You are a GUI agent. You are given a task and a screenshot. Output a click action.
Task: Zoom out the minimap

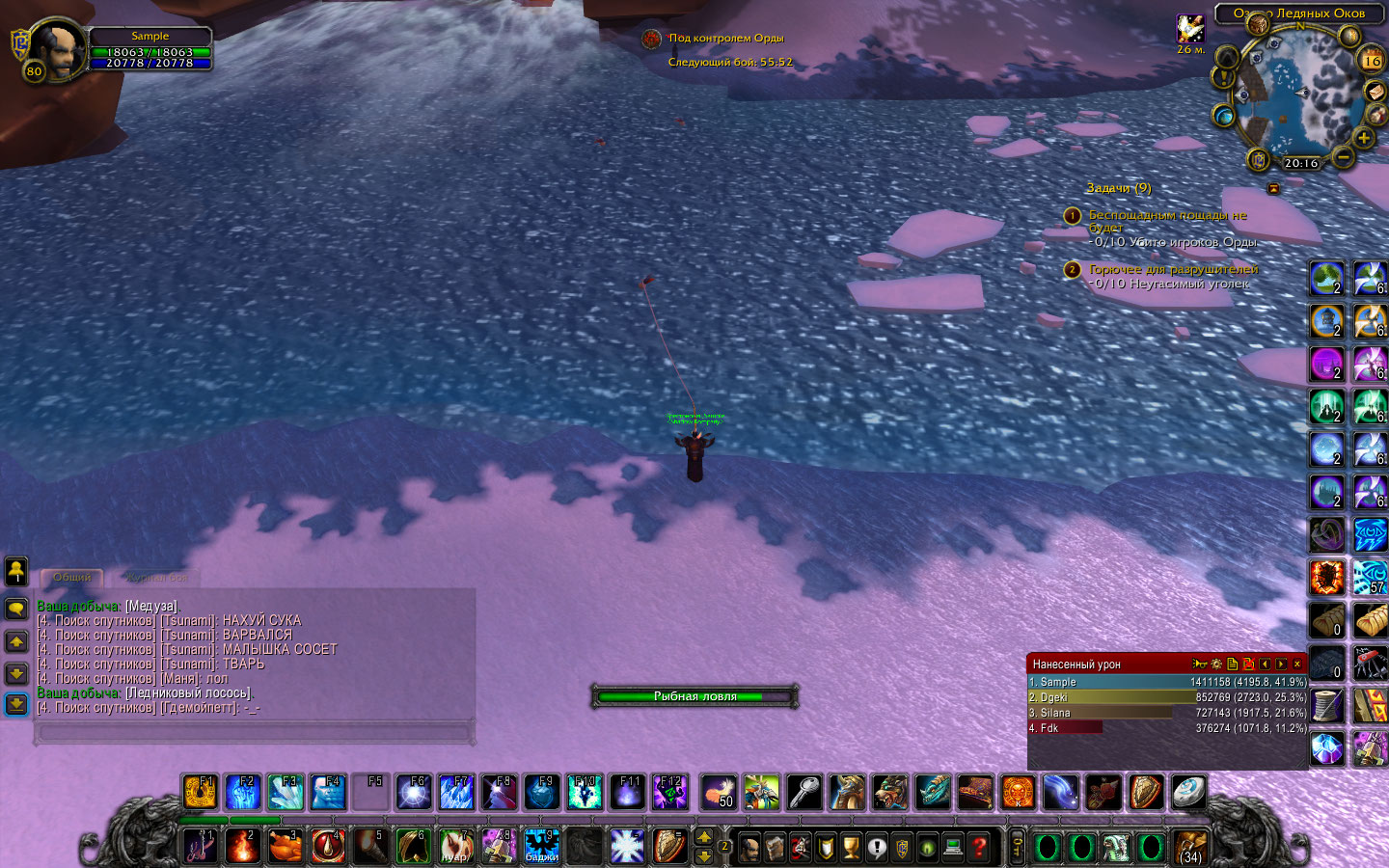pos(1342,155)
